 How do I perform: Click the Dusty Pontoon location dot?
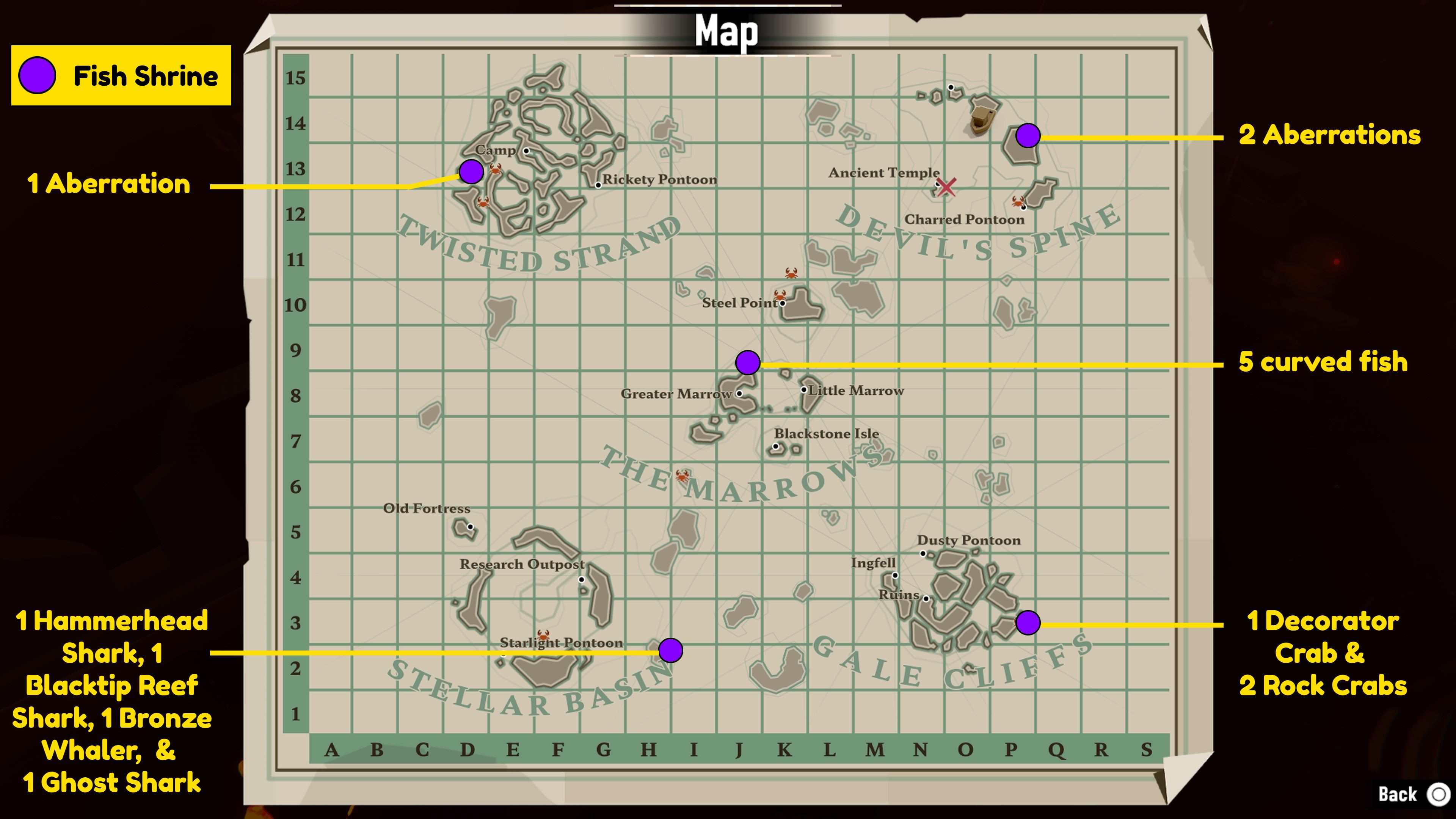pyautogui.click(x=923, y=553)
